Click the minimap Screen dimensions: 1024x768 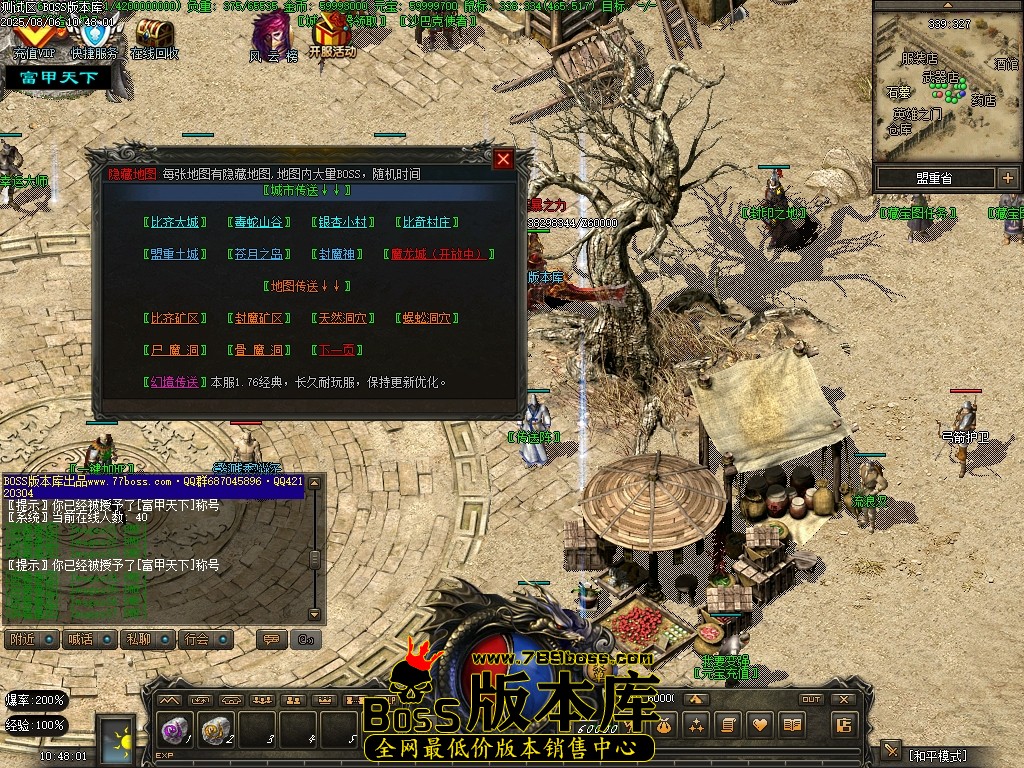point(946,85)
